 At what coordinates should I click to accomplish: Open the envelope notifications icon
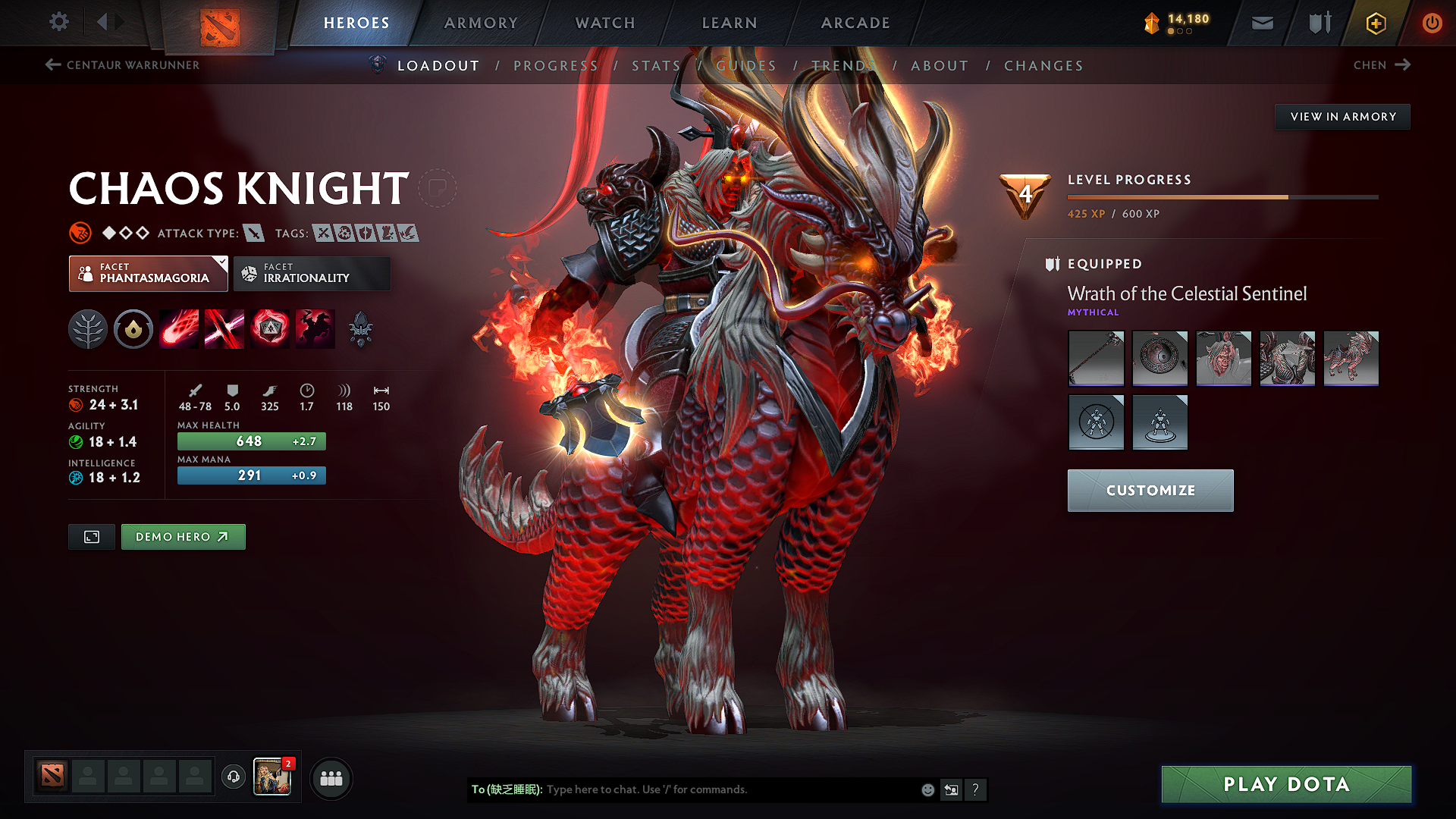coord(1261,23)
